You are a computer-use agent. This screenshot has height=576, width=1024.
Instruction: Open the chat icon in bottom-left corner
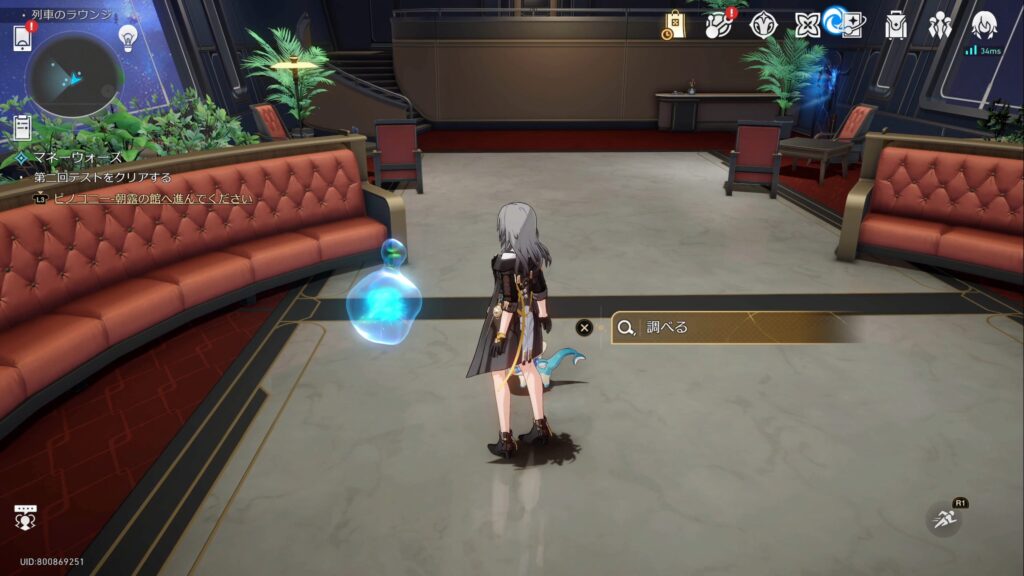(x=25, y=517)
